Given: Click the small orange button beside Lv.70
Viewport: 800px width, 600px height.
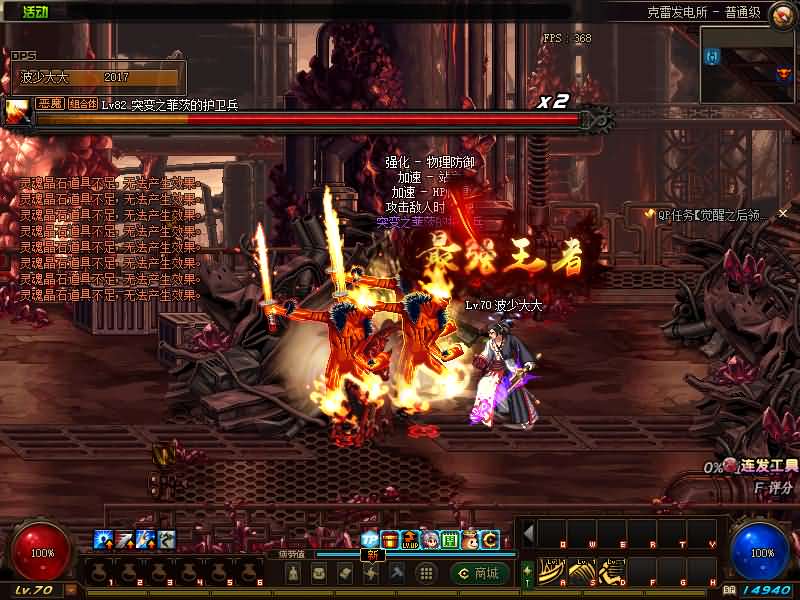Looking at the screenshot, I should [71, 590].
